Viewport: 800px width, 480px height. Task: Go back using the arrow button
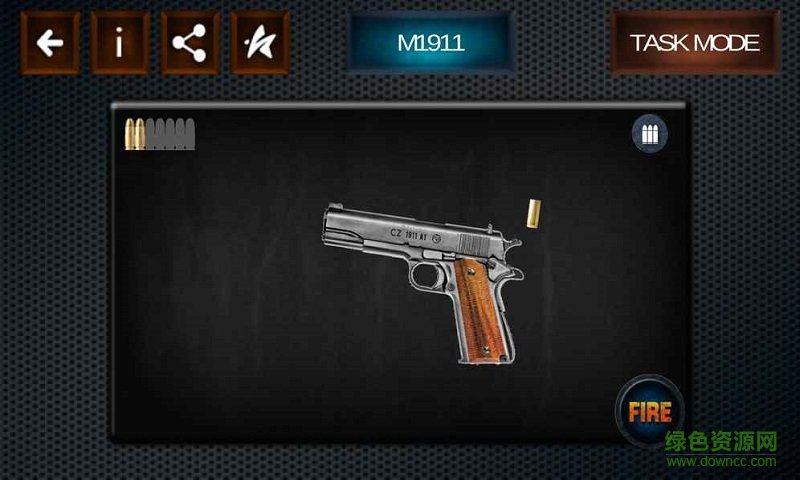coord(49,43)
